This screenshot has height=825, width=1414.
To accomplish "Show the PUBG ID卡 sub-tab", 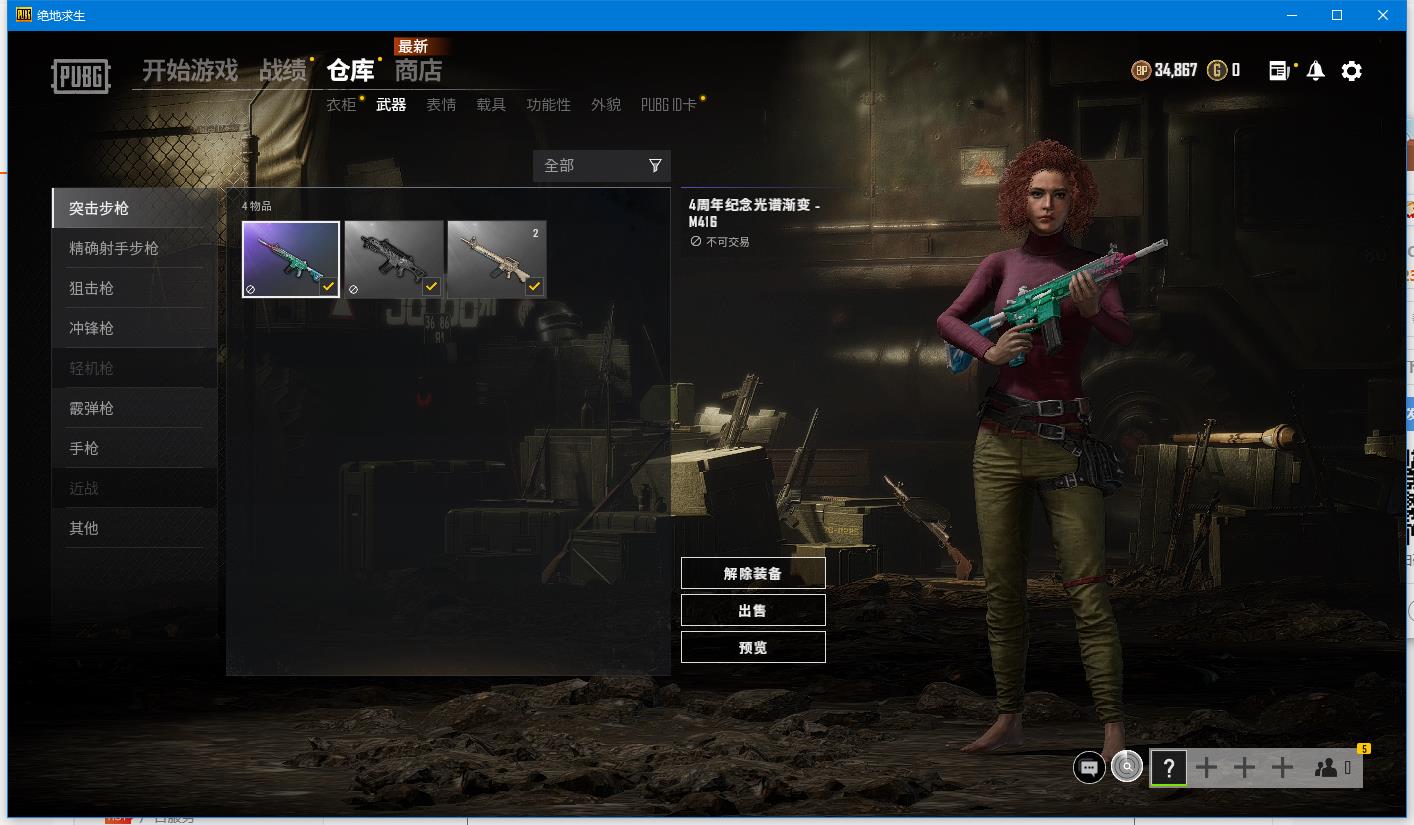I will coord(668,105).
